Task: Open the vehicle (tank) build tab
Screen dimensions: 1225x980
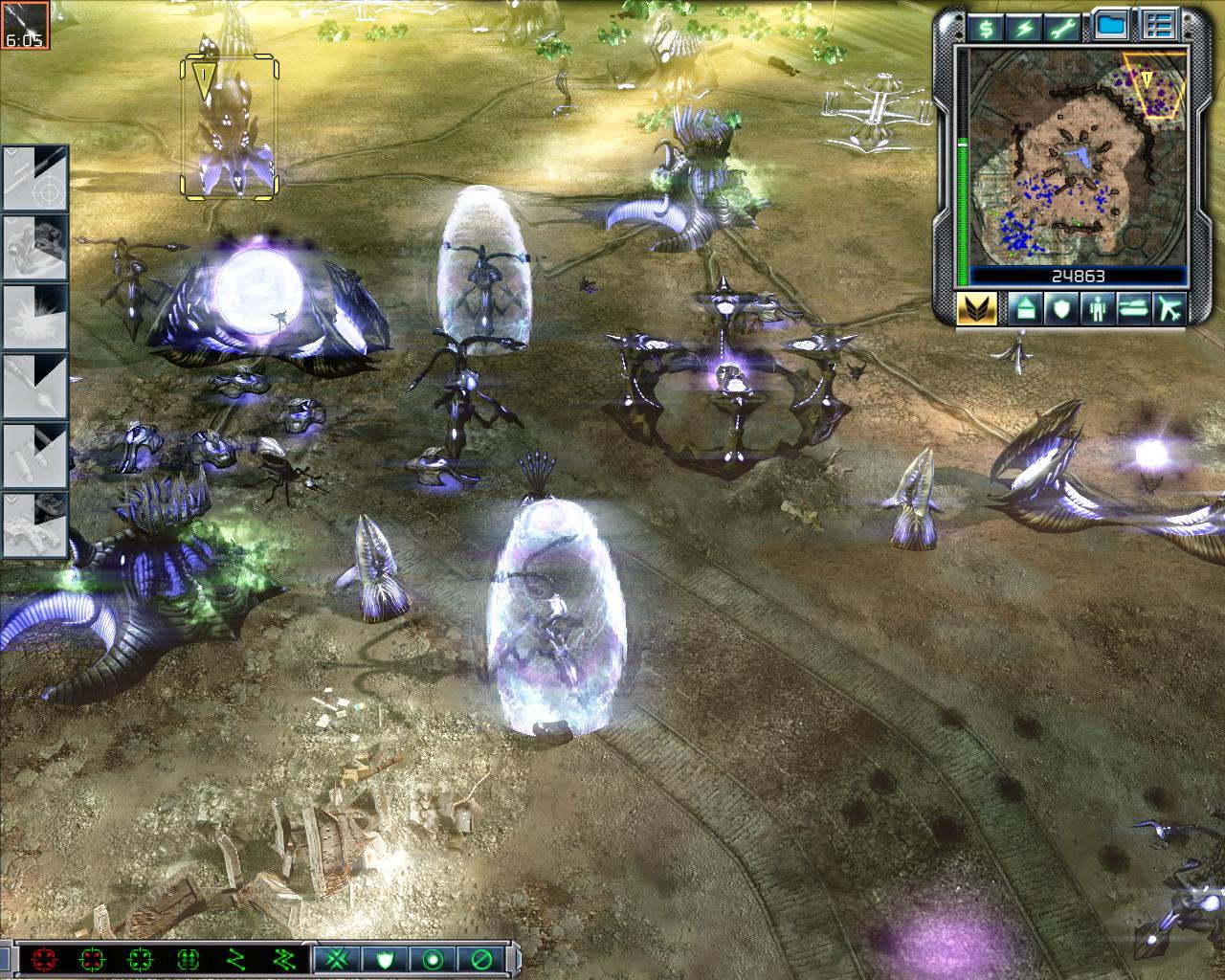Action: click(x=1131, y=309)
